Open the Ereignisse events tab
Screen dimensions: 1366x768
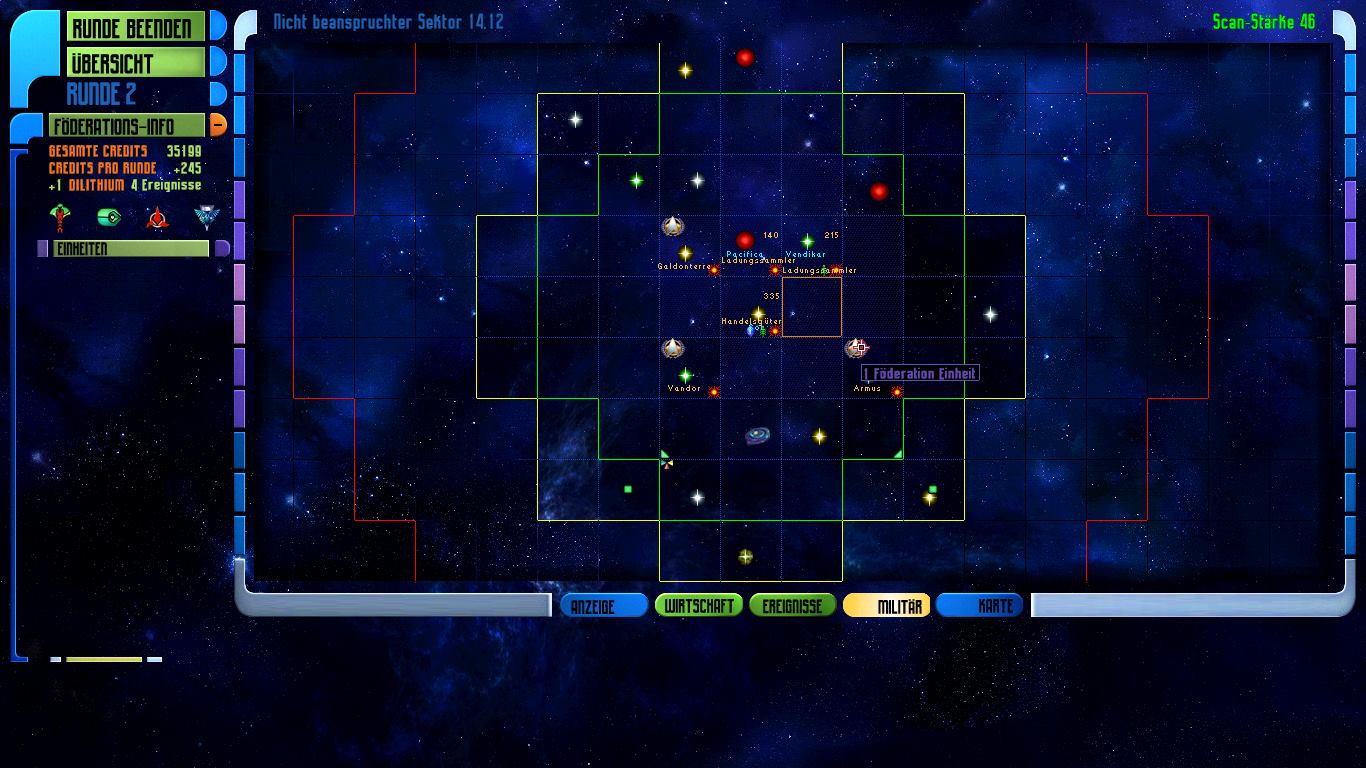pos(792,606)
